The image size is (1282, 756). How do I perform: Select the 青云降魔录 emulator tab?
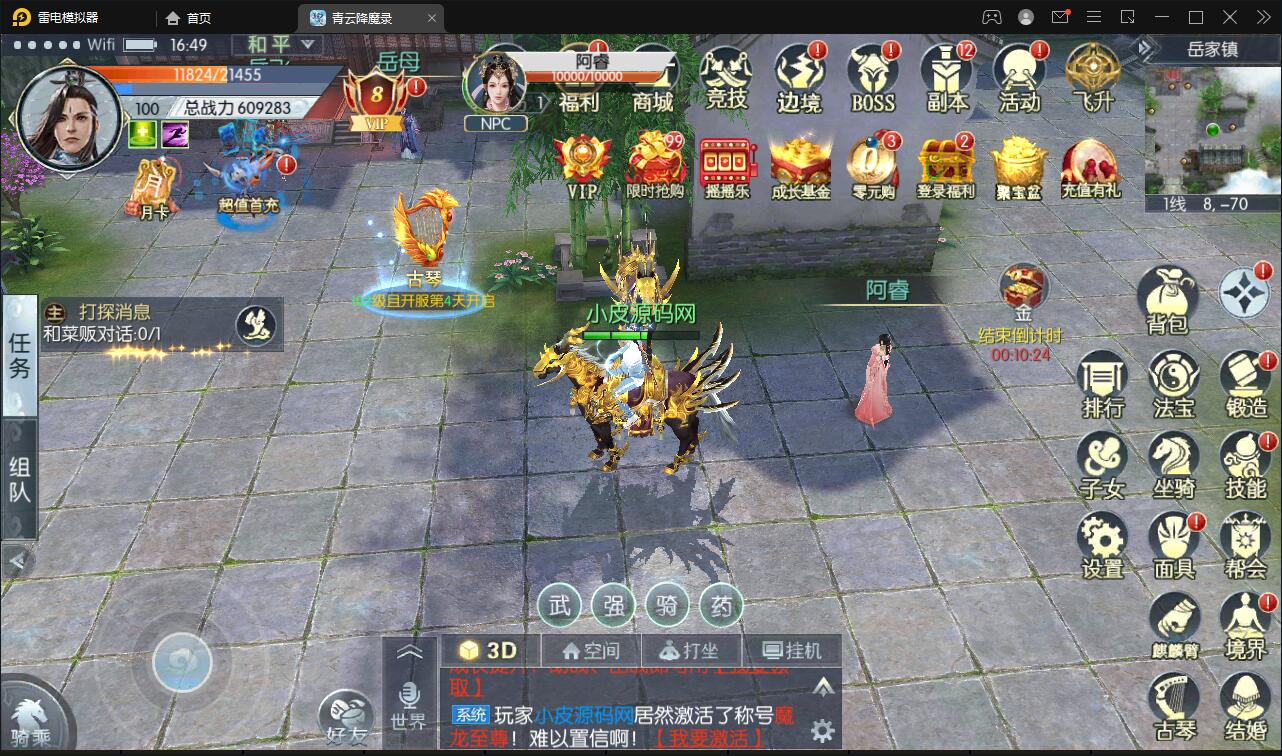362,17
